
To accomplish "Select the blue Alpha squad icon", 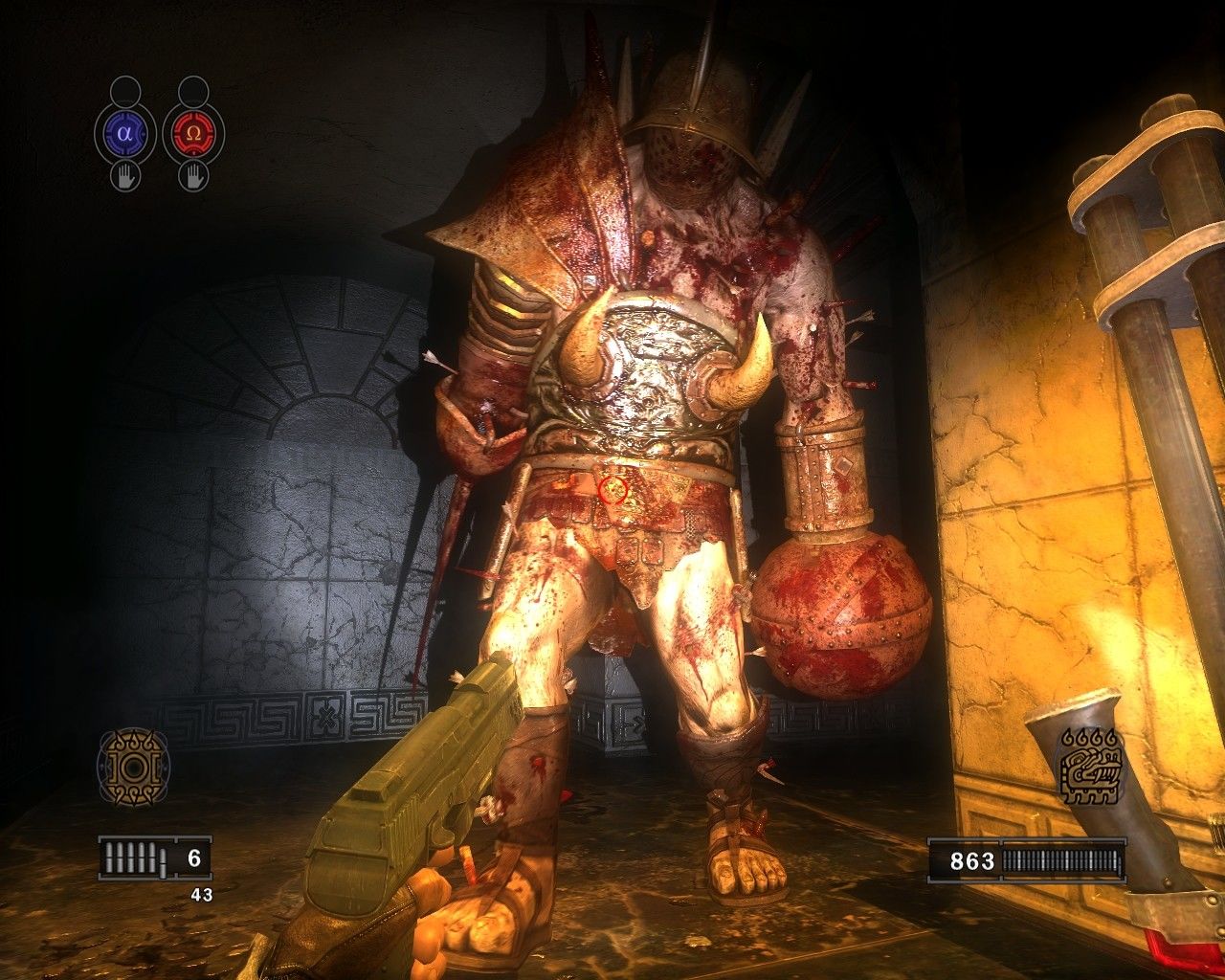I will pos(124,134).
